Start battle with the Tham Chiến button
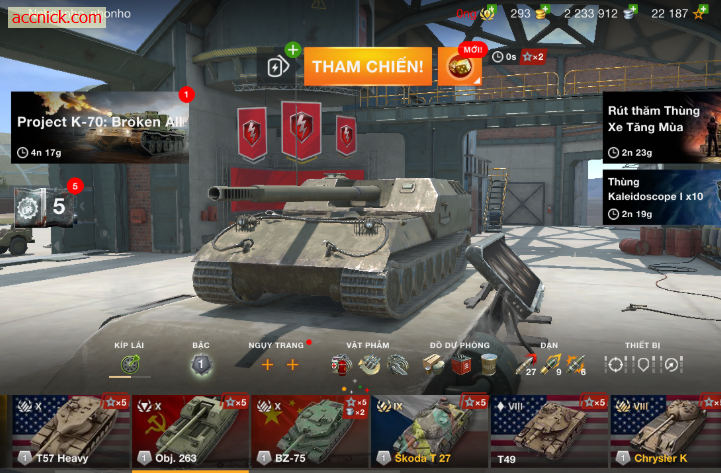The image size is (721, 473). pyautogui.click(x=367, y=67)
